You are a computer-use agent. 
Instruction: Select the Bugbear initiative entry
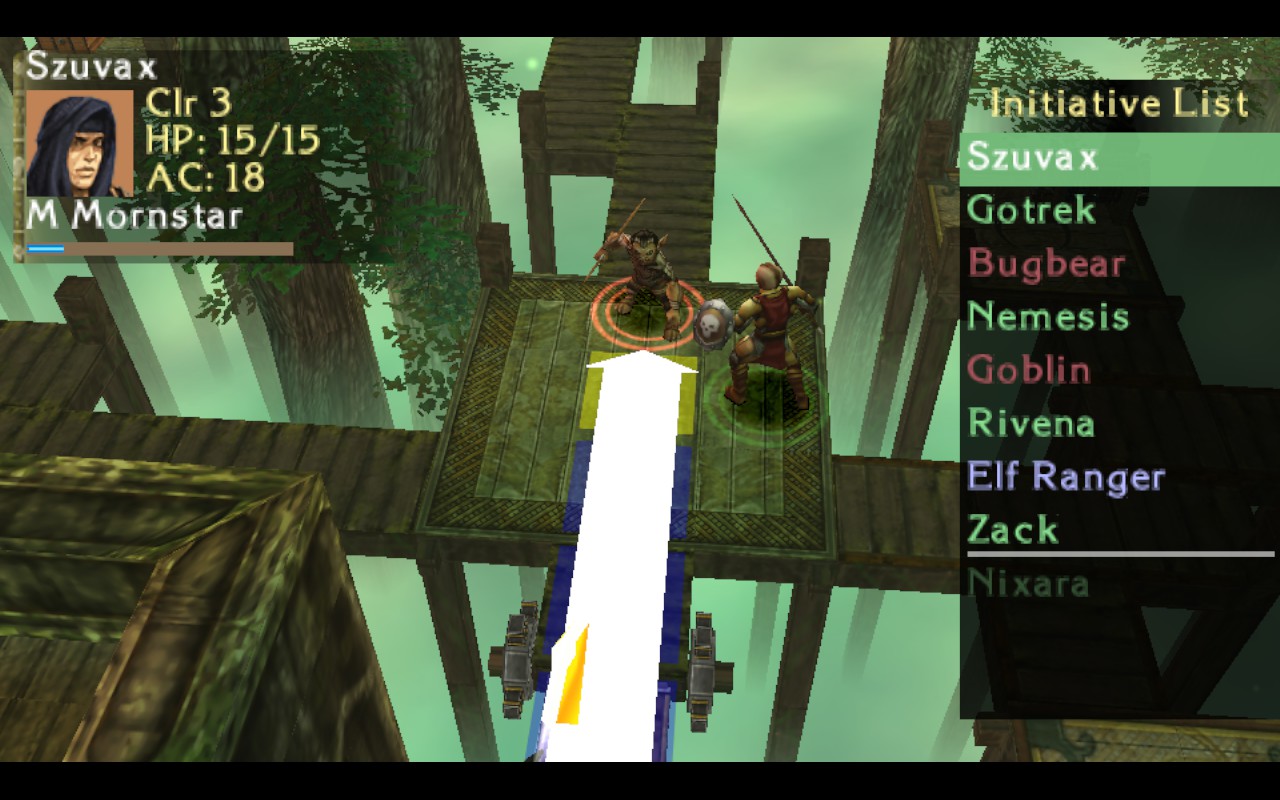(1046, 264)
